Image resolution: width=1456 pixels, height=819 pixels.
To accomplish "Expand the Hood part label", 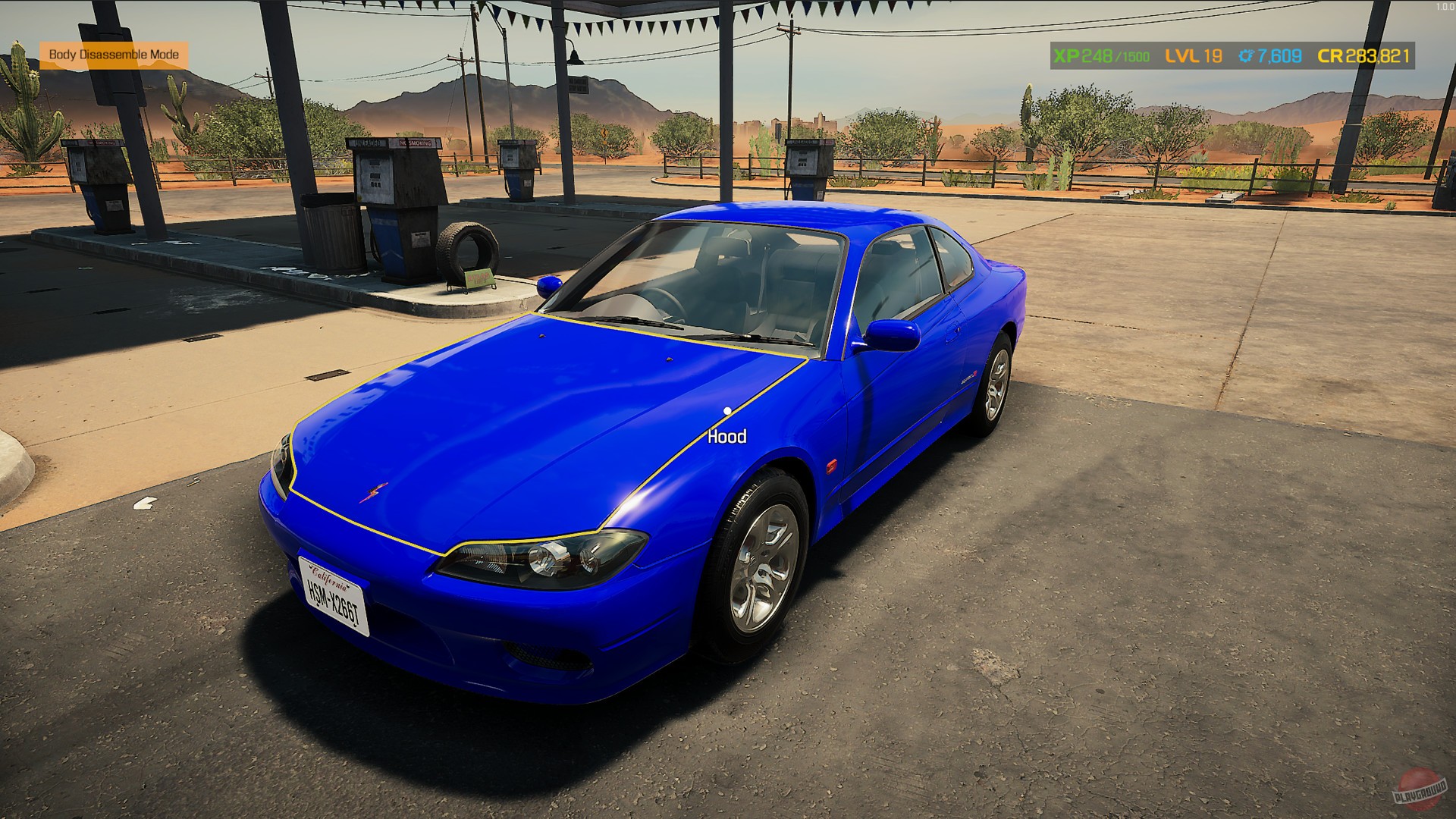I will point(726,435).
